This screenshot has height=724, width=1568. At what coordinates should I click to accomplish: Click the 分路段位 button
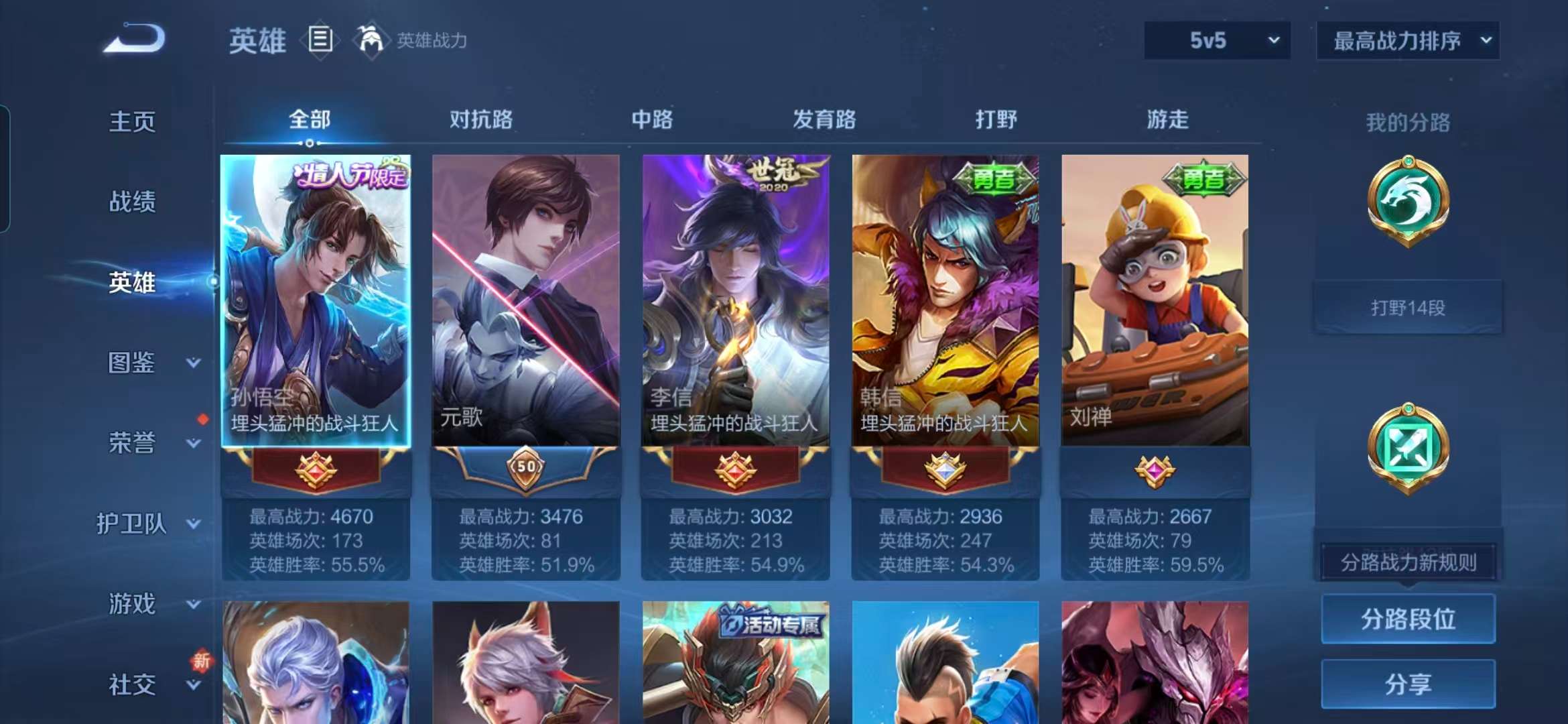1407,619
